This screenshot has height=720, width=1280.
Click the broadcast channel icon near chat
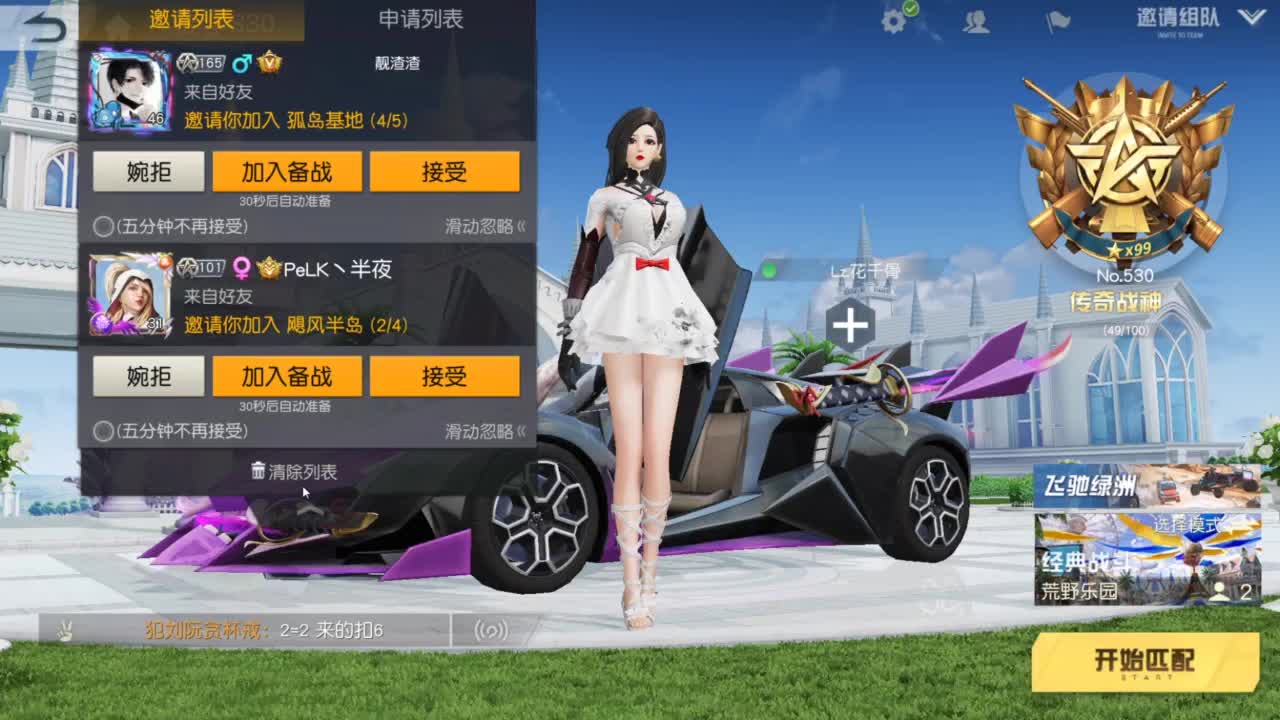tap(487, 630)
